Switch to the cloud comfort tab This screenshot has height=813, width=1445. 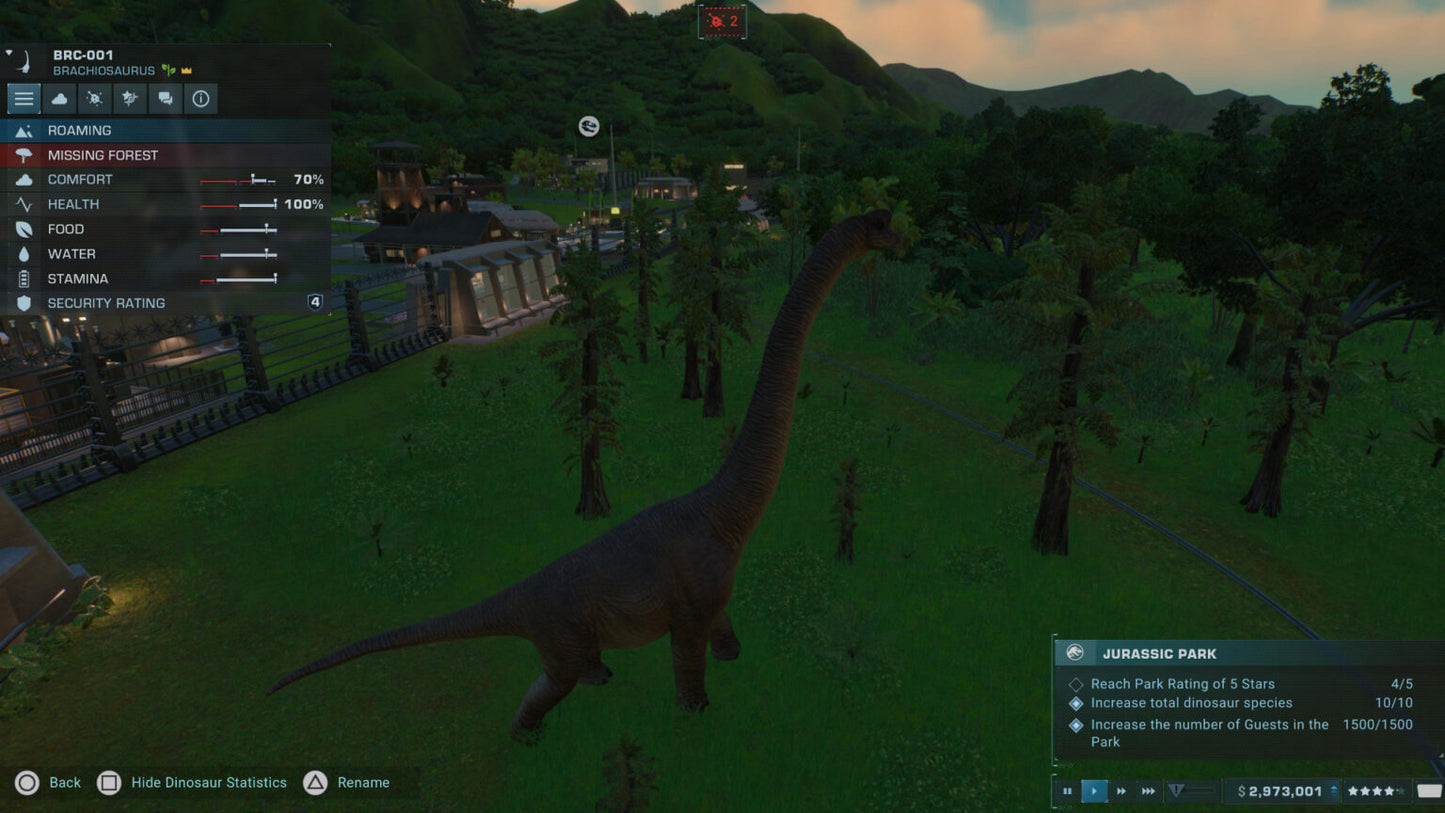pyautogui.click(x=59, y=98)
